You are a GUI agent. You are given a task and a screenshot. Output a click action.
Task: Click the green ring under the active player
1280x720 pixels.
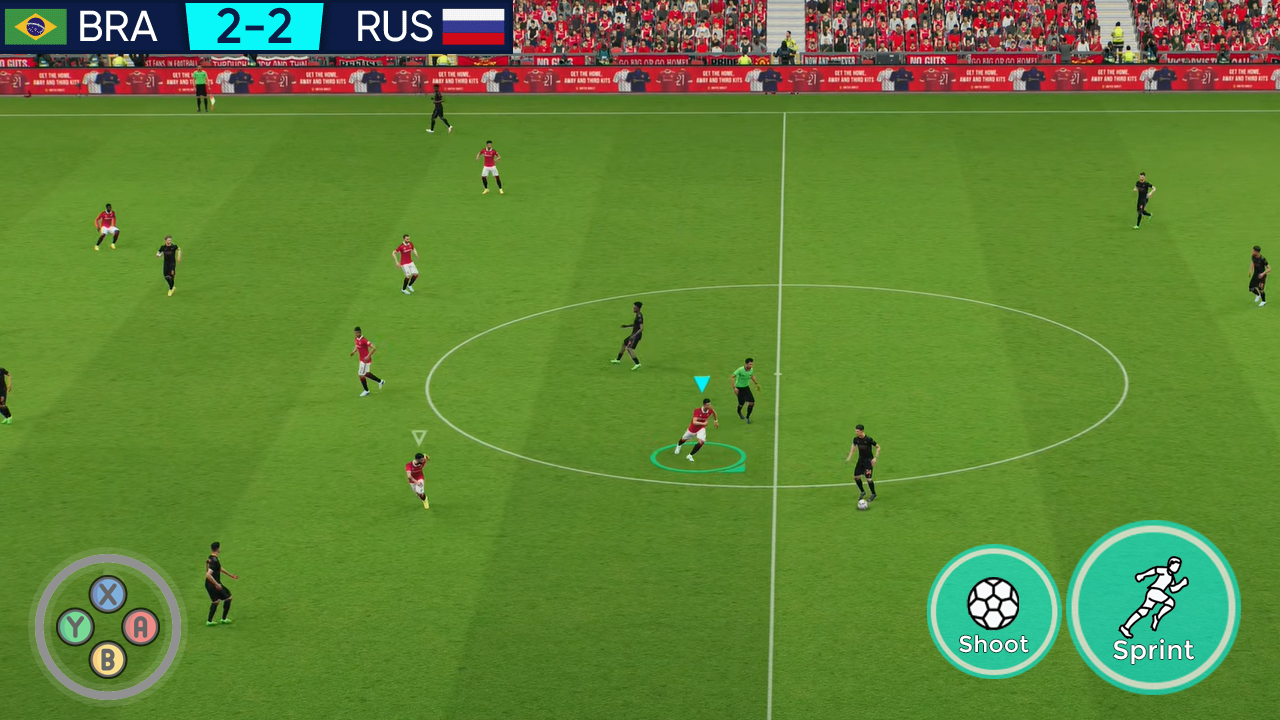pos(698,455)
